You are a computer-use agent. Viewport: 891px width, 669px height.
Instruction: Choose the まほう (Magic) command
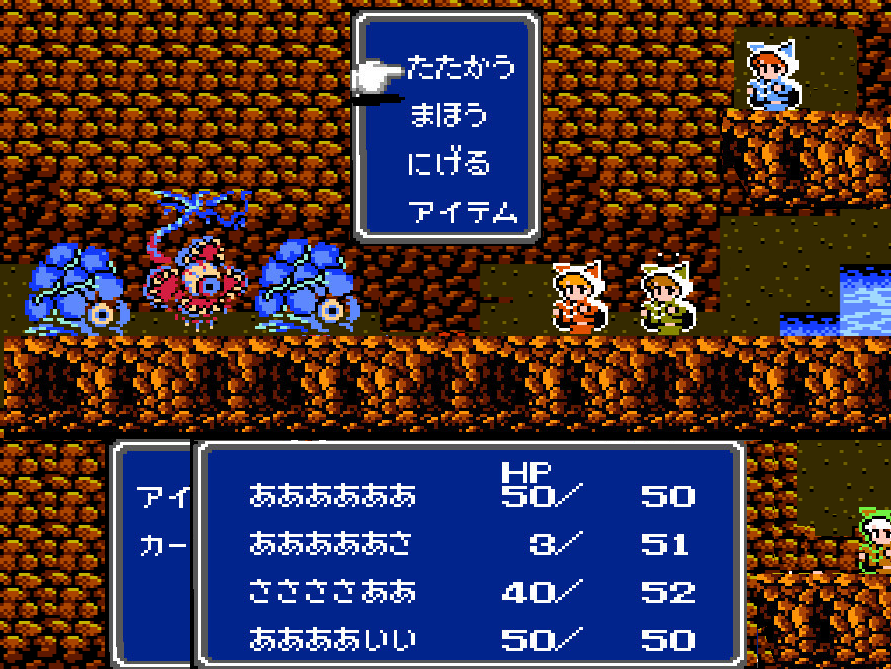tap(448, 115)
